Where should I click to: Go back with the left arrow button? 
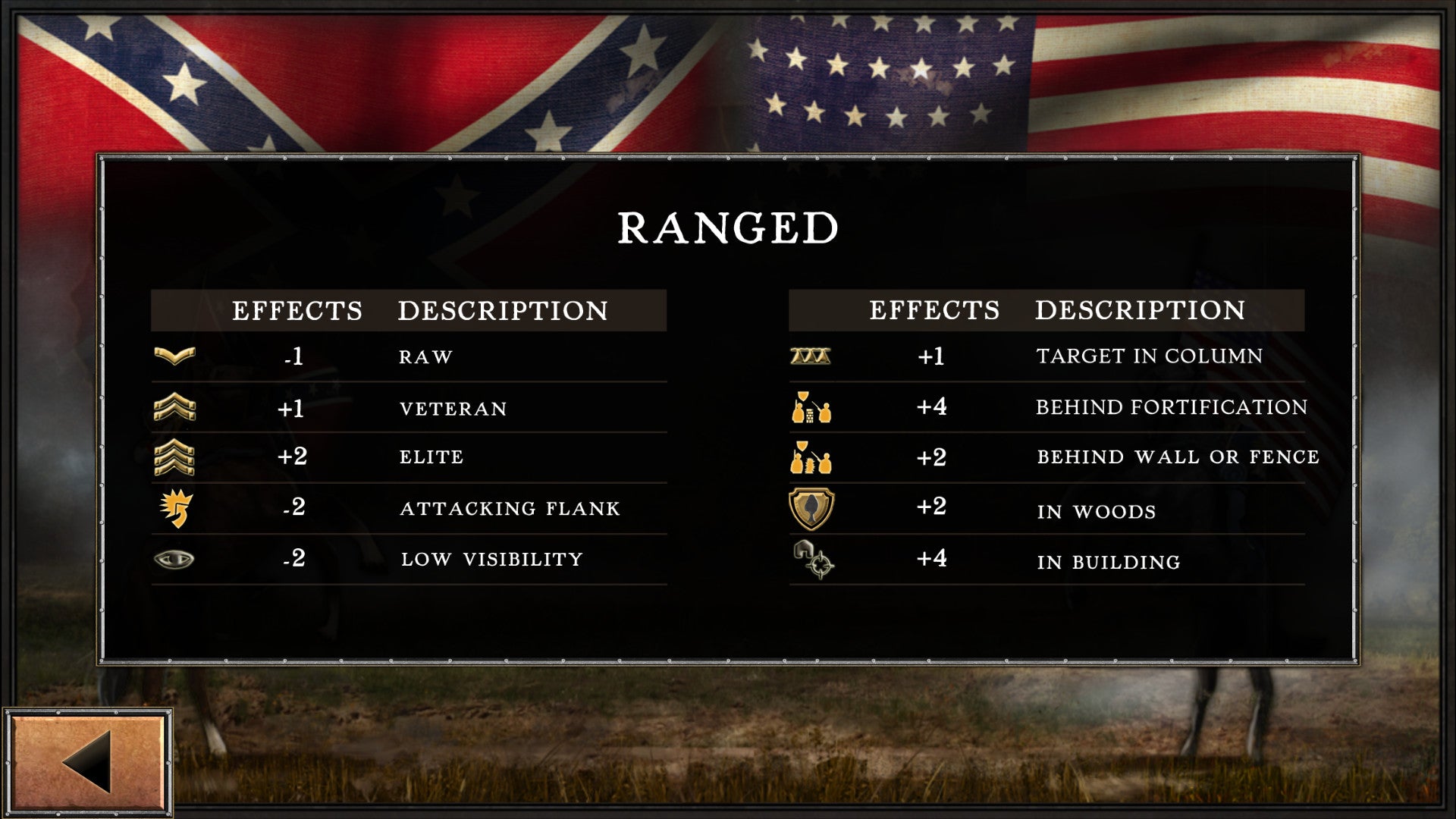(88, 762)
